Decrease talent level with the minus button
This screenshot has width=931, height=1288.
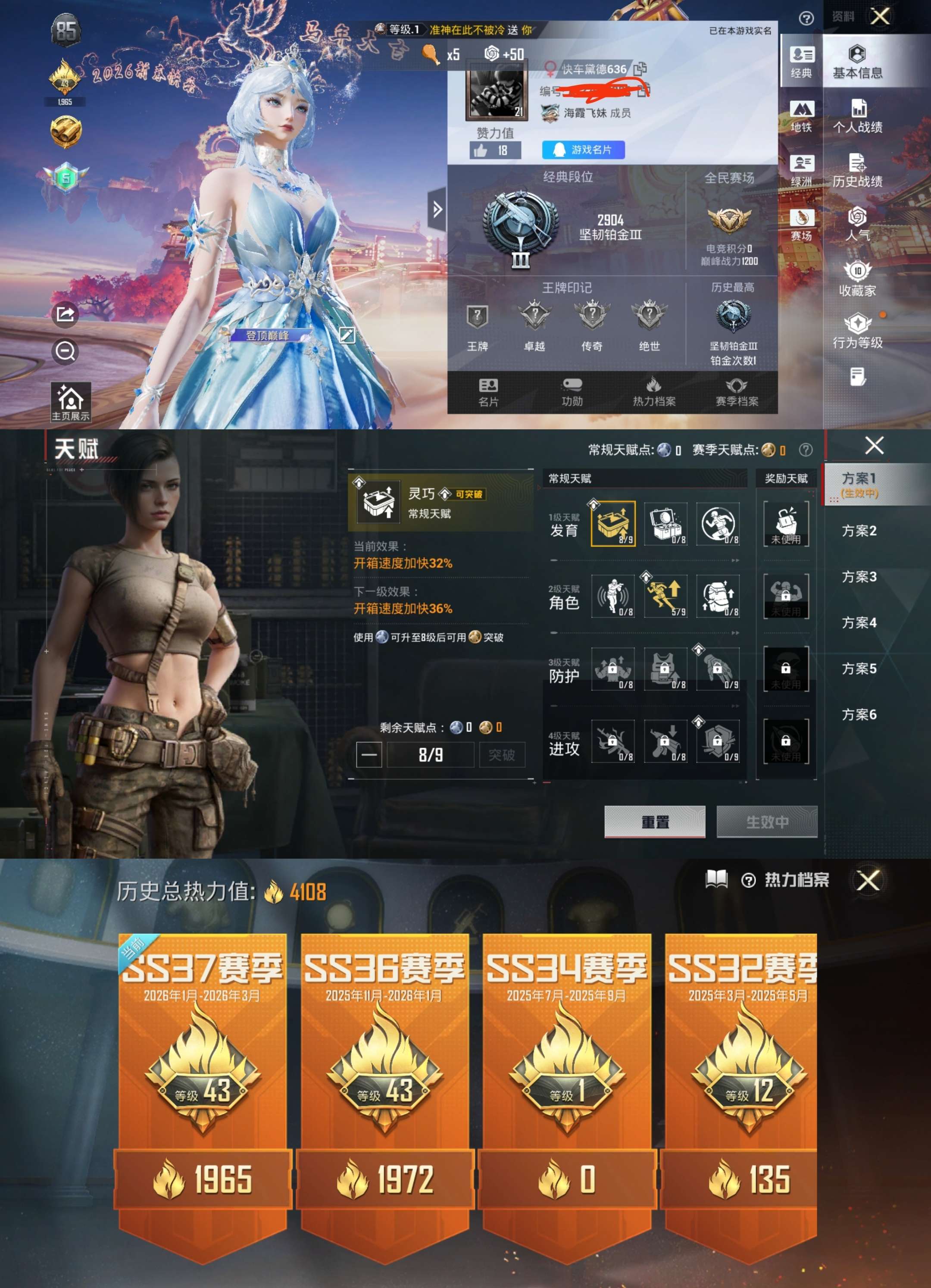[369, 755]
